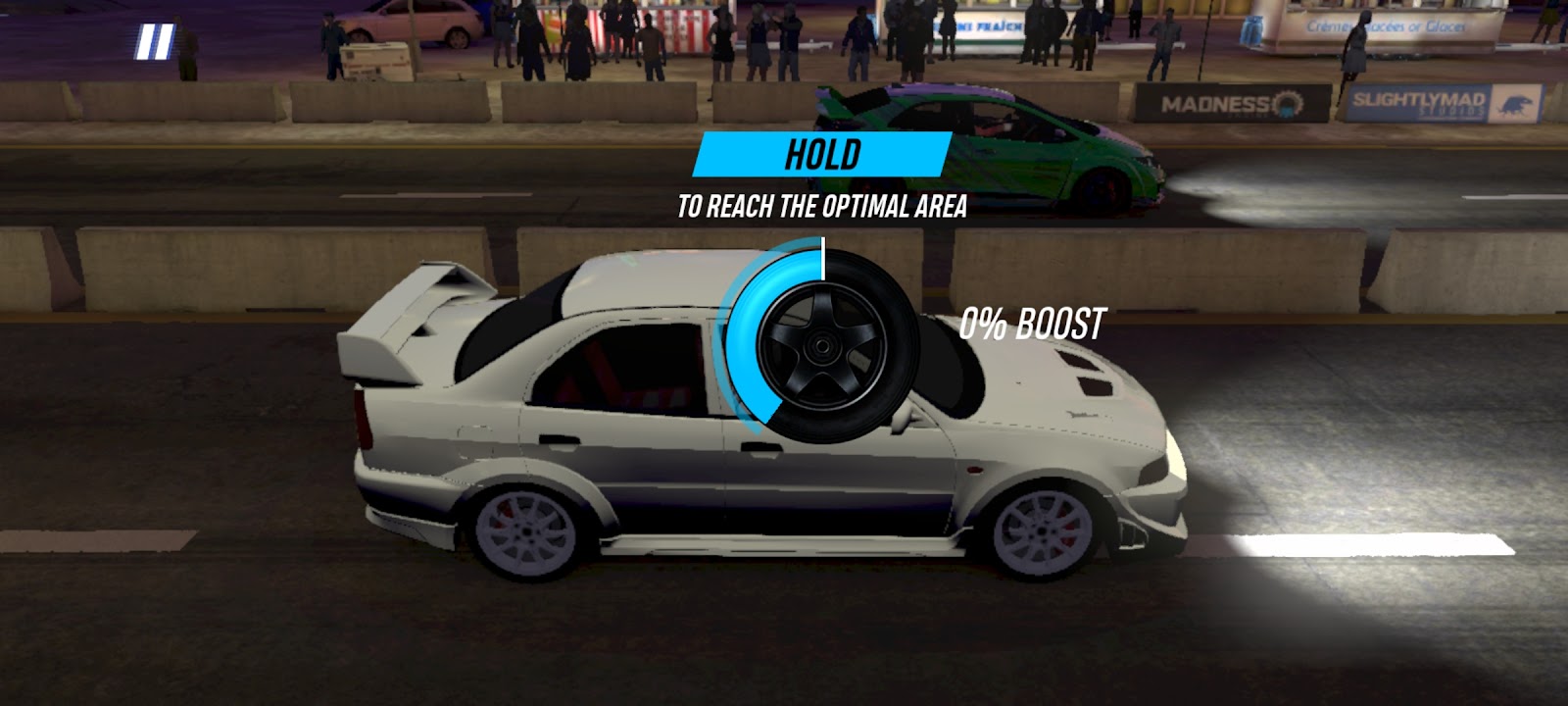1568x706 pixels.
Task: Pause the race with the pause icon
Action: coord(154,42)
